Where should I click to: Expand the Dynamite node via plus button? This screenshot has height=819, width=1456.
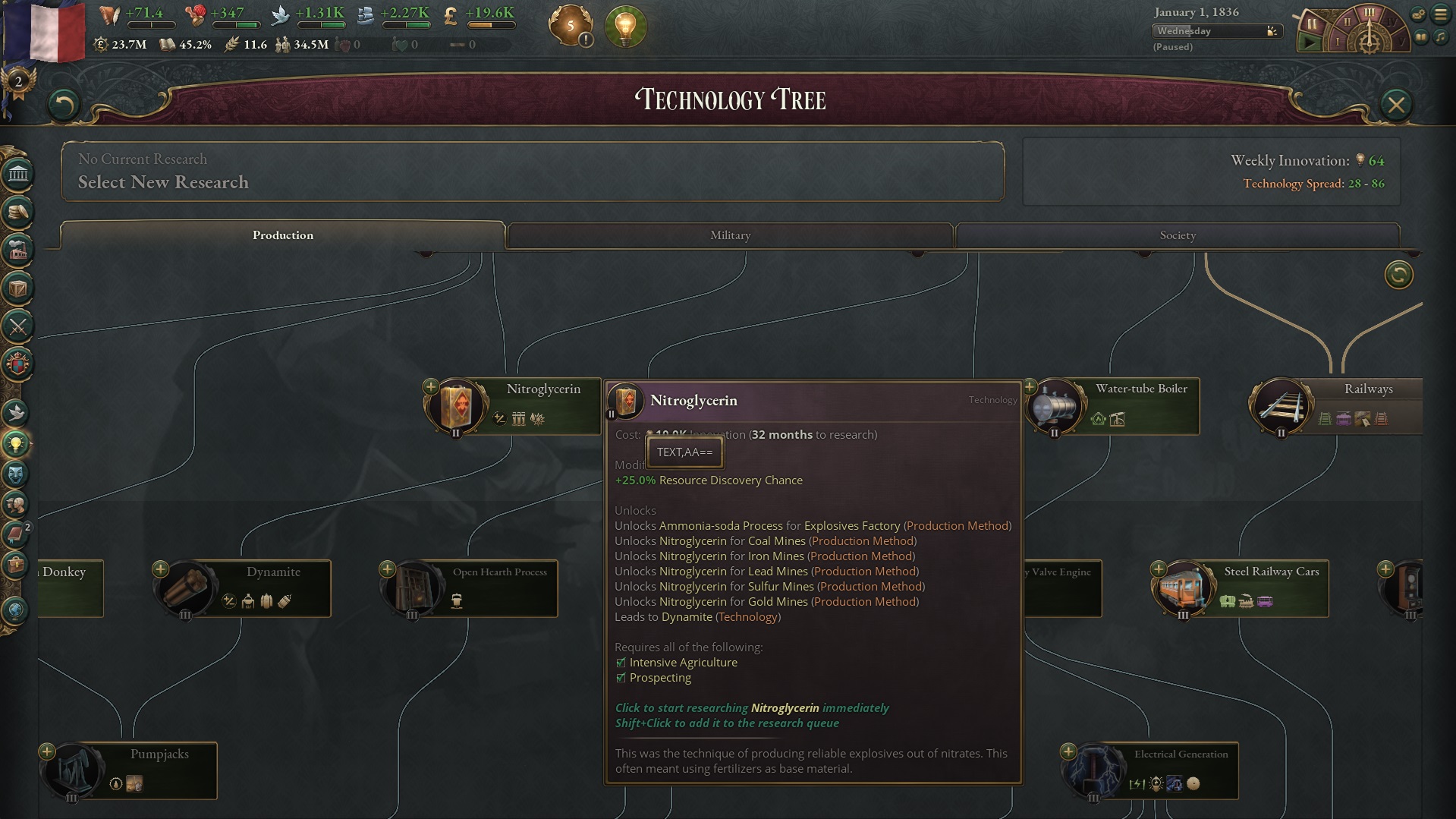(x=162, y=568)
